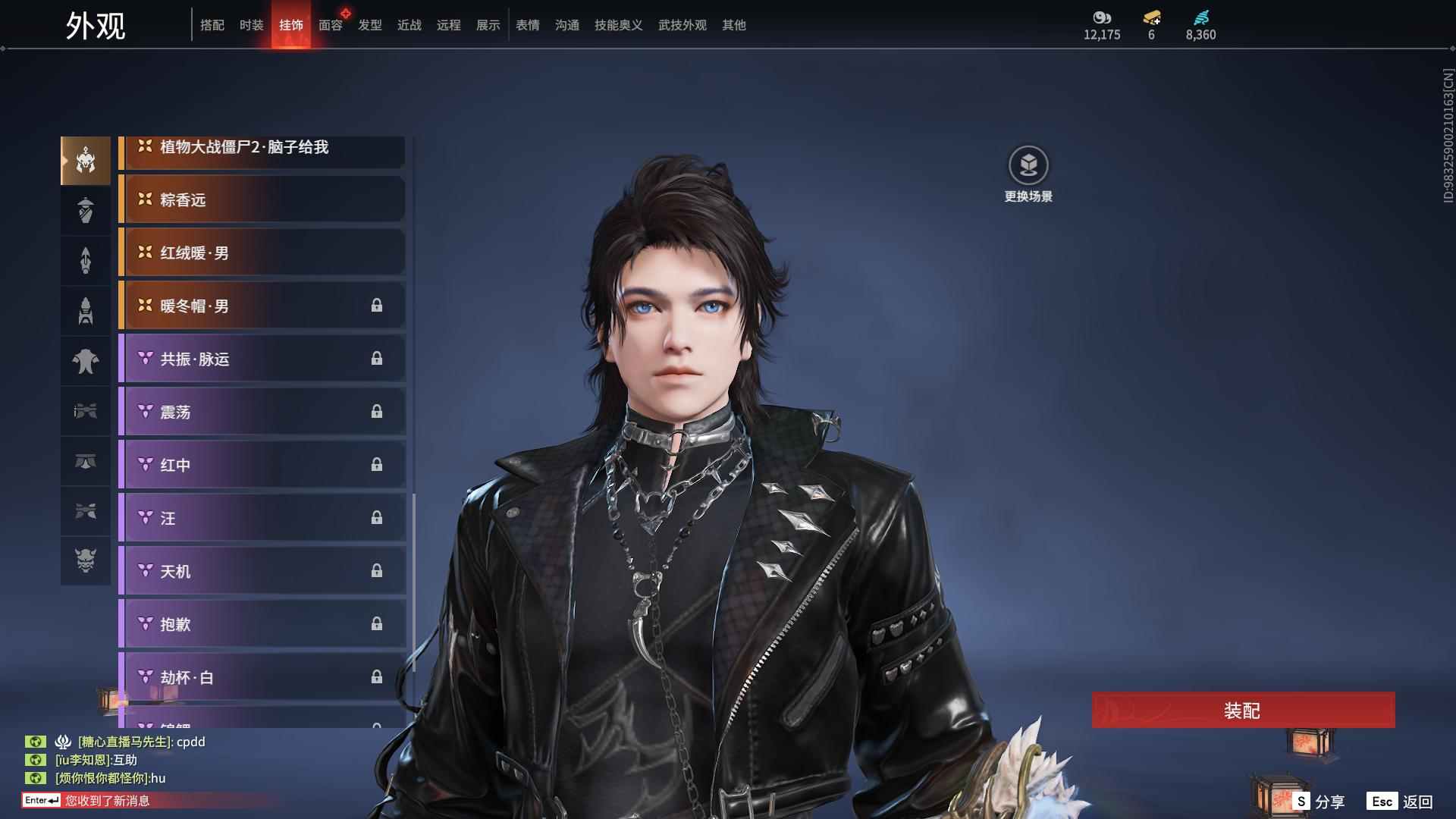The height and width of the screenshot is (819, 1456).
Task: Switch to the 时装 tab
Action: tap(251, 25)
